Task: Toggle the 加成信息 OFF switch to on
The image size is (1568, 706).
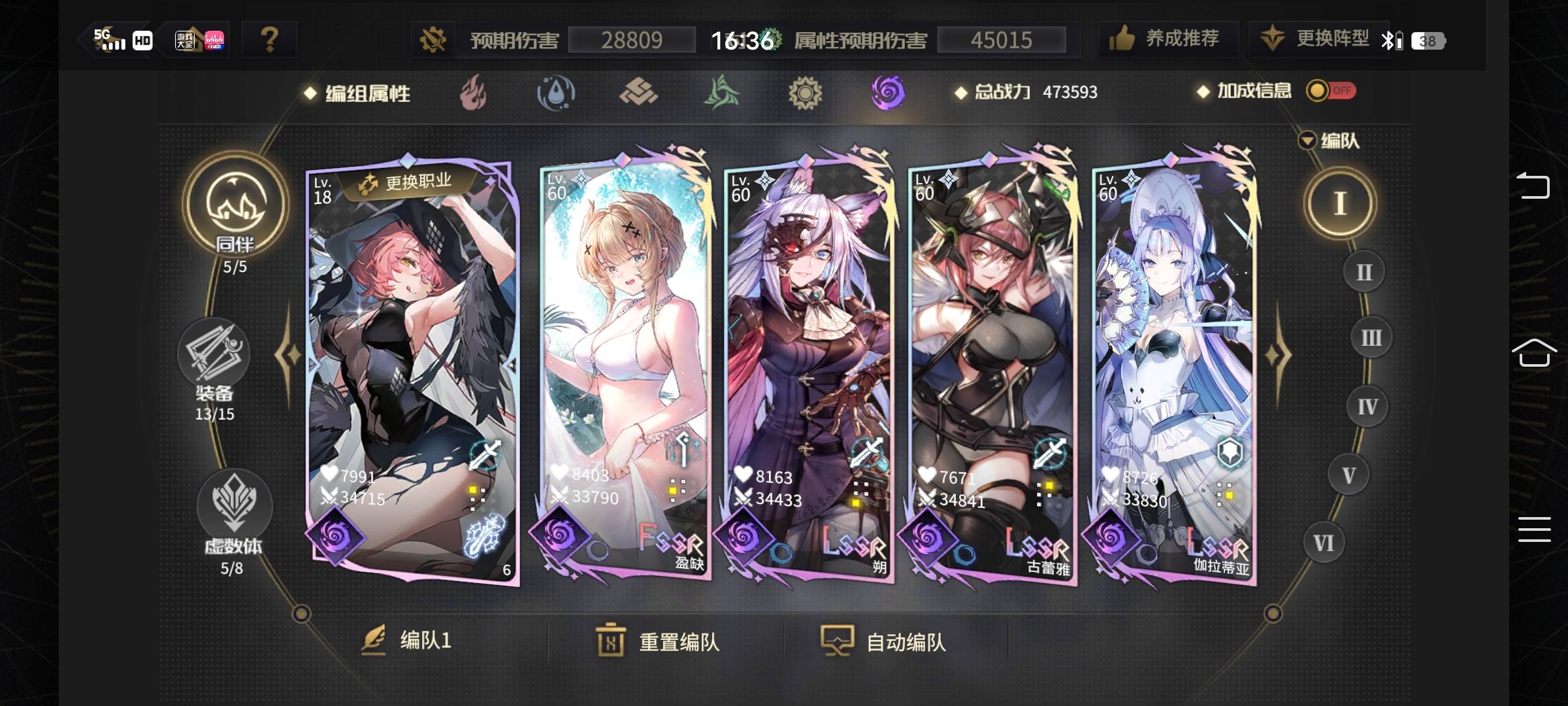Action: (x=1330, y=92)
